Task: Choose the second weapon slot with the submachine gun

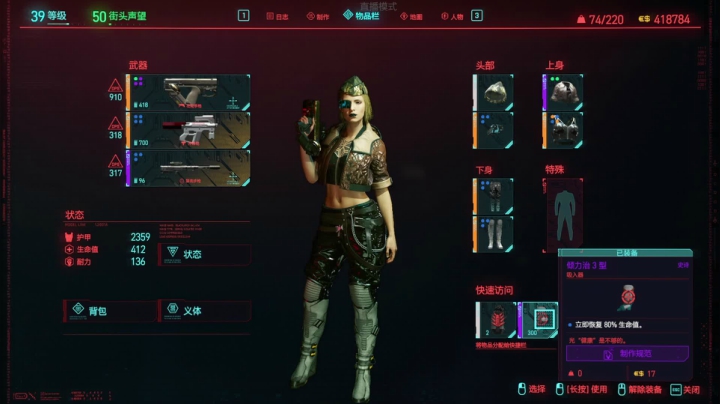Action: pos(187,130)
